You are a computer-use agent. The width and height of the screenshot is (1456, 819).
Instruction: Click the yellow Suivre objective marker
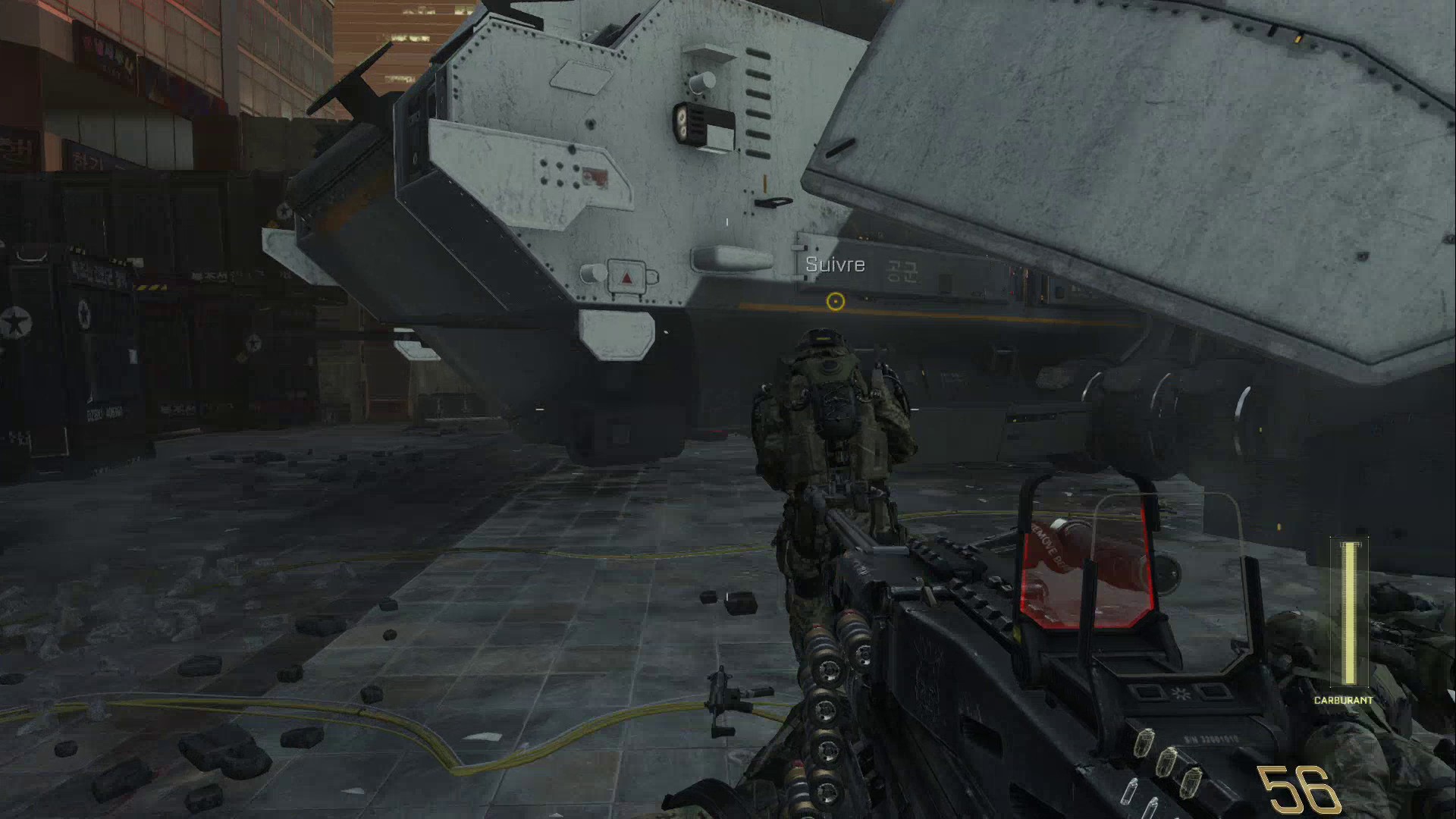[835, 302]
